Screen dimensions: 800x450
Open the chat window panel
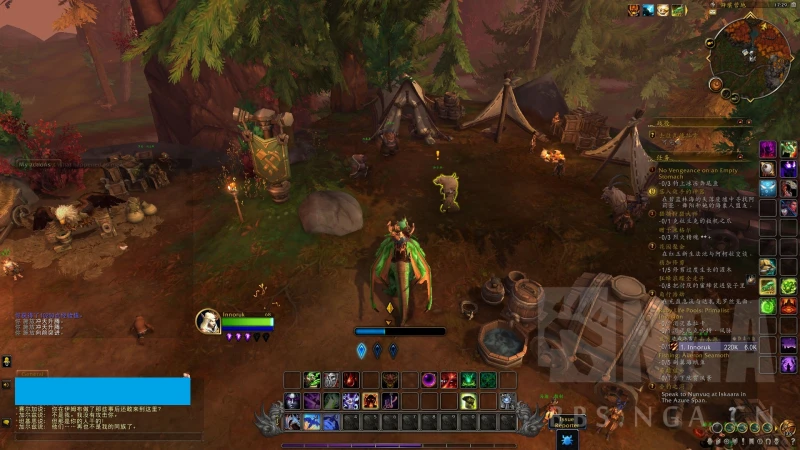pos(102,391)
